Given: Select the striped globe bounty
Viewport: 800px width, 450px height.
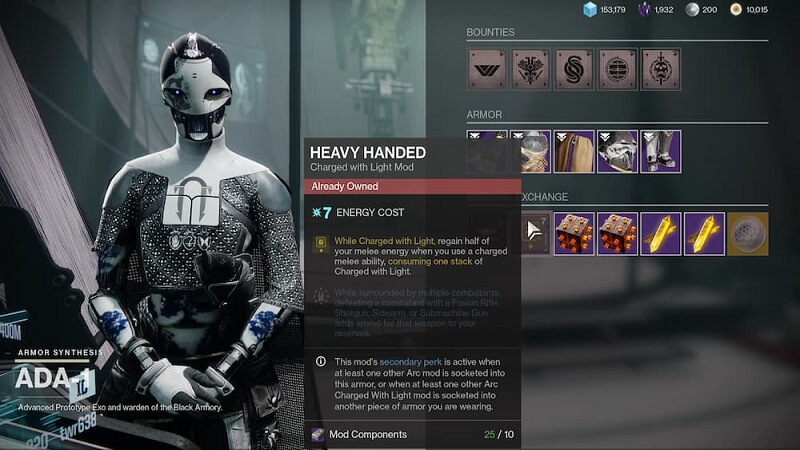Looking at the screenshot, I should 617,69.
